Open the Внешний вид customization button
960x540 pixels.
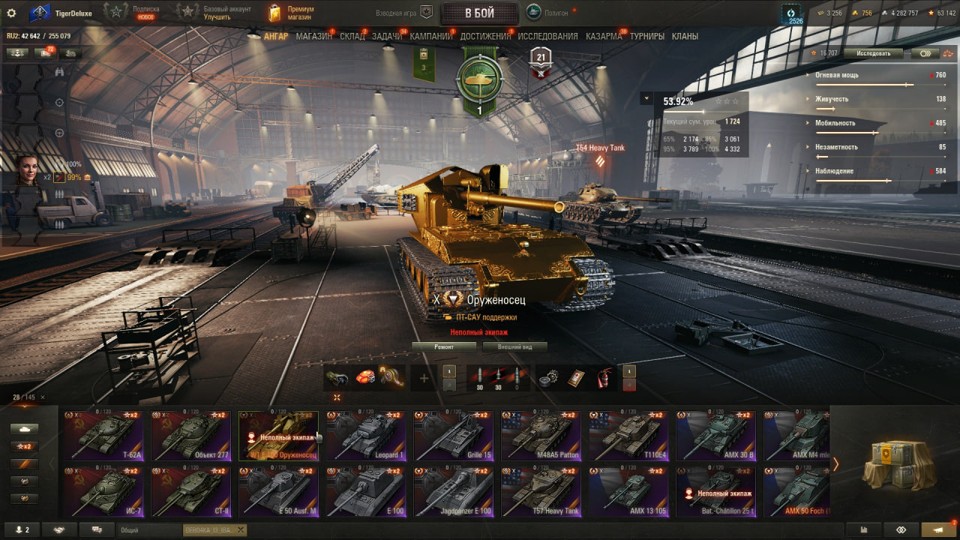click(x=514, y=346)
